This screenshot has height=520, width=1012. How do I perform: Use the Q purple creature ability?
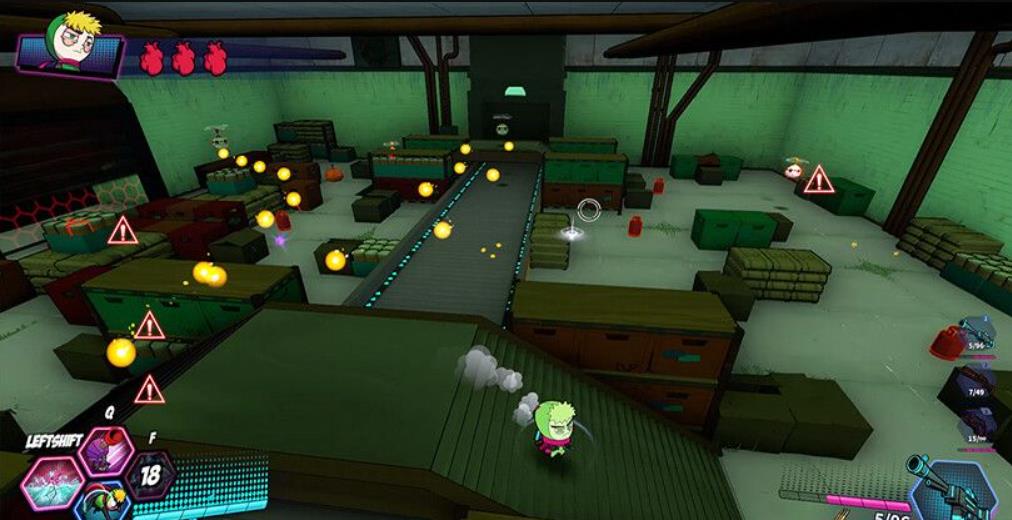point(106,451)
